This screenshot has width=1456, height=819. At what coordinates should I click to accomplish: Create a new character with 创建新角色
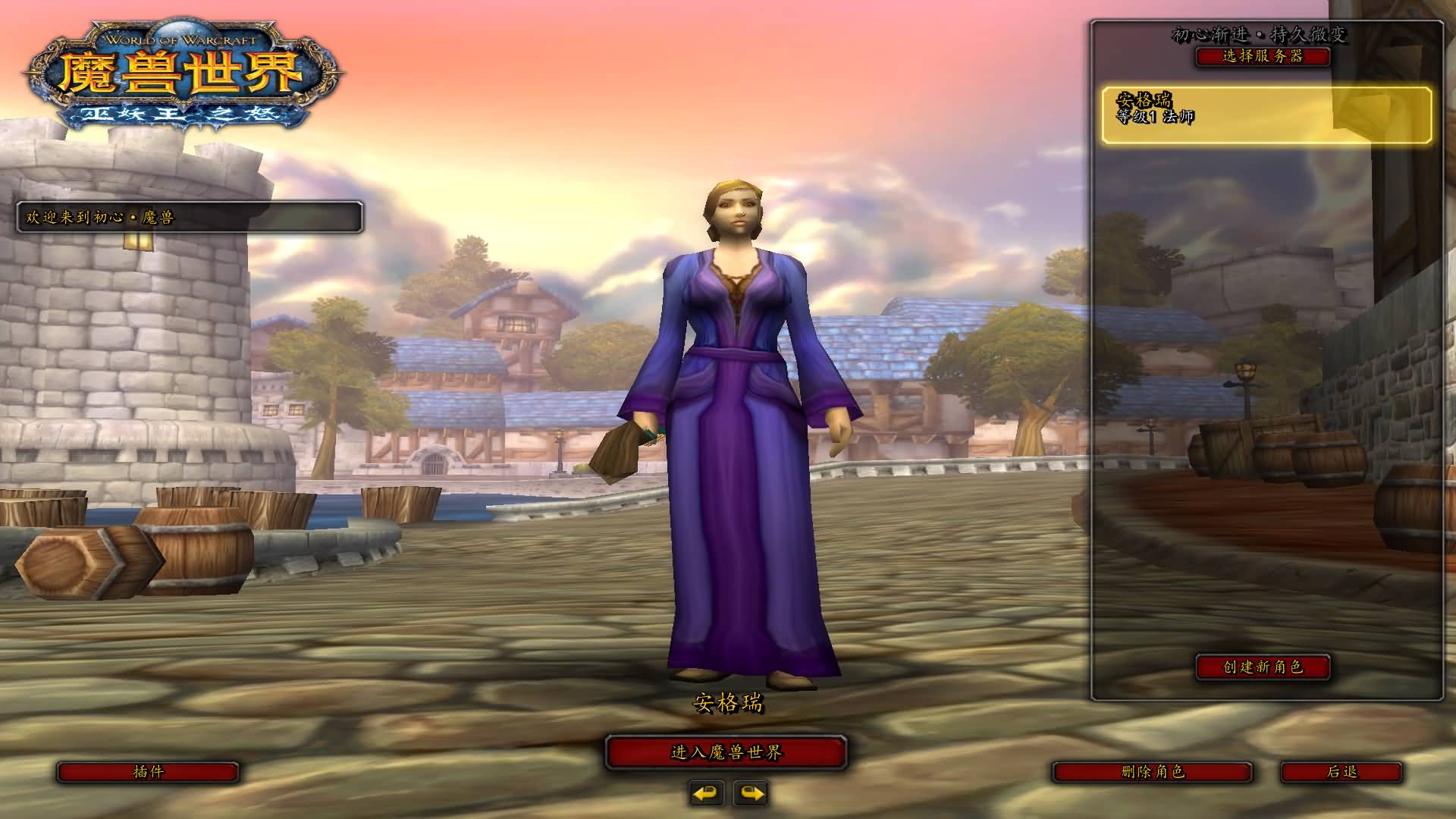pos(1263,667)
